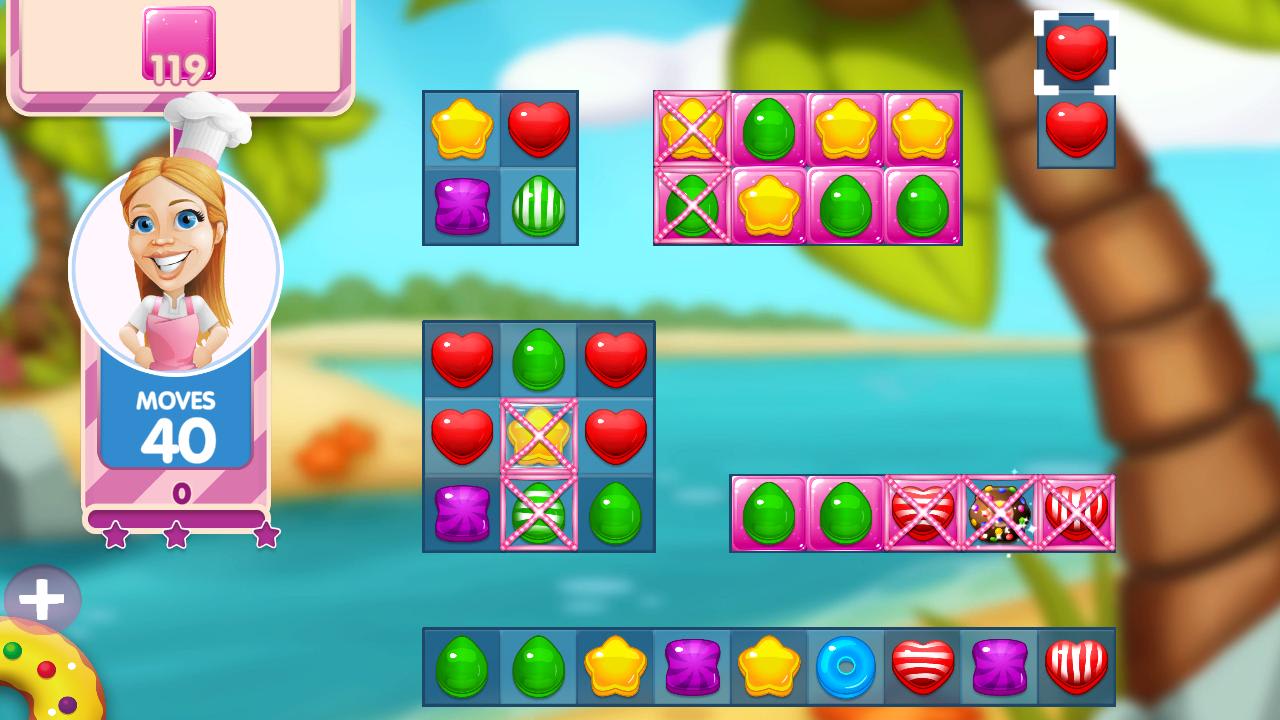The width and height of the screenshot is (1280, 720).
Task: Click the yellow star candy in the top-left board
Action: click(460, 128)
